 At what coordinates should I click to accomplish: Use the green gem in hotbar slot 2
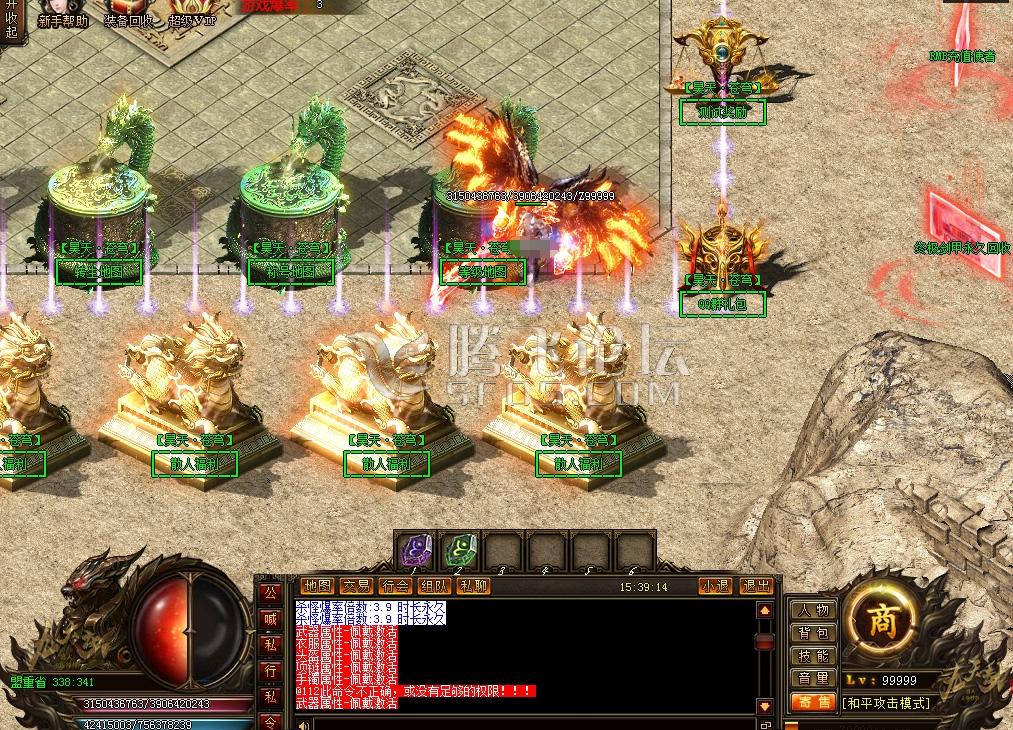pos(459,550)
